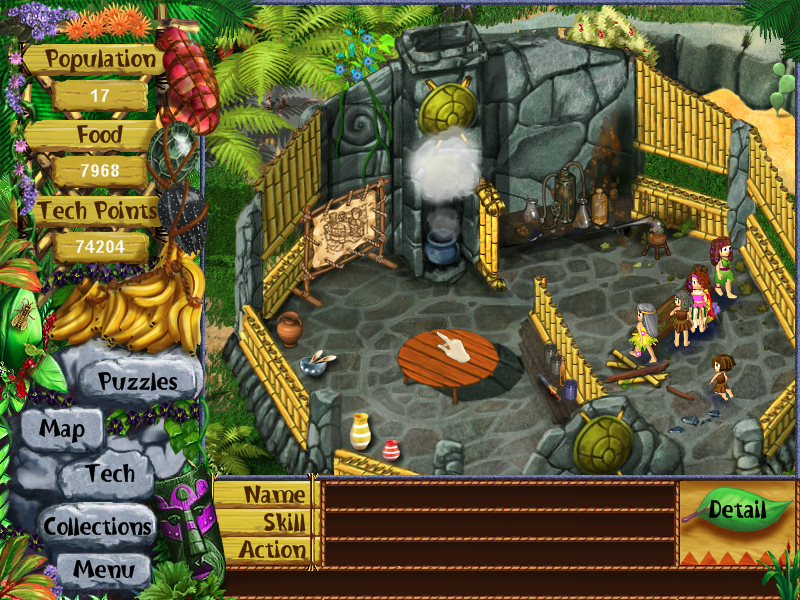Open the Puzzles screen
The image size is (800, 600).
137,381
